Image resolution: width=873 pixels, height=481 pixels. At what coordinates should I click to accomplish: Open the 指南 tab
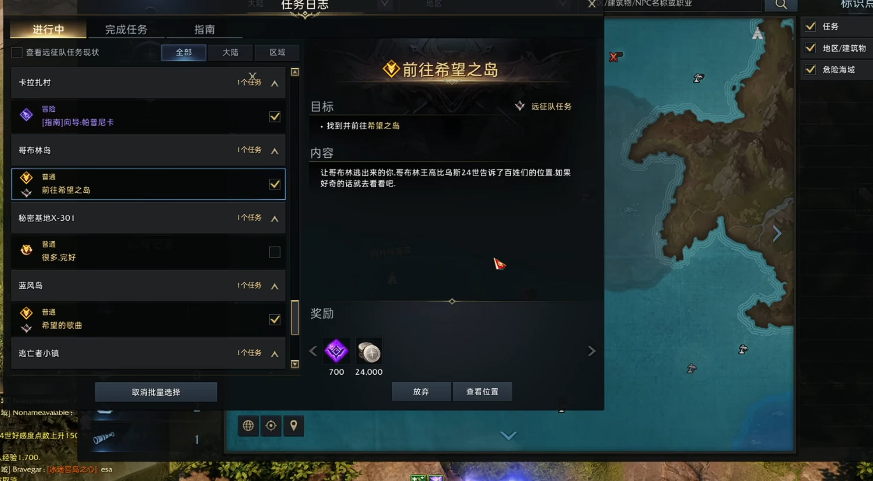click(x=204, y=30)
